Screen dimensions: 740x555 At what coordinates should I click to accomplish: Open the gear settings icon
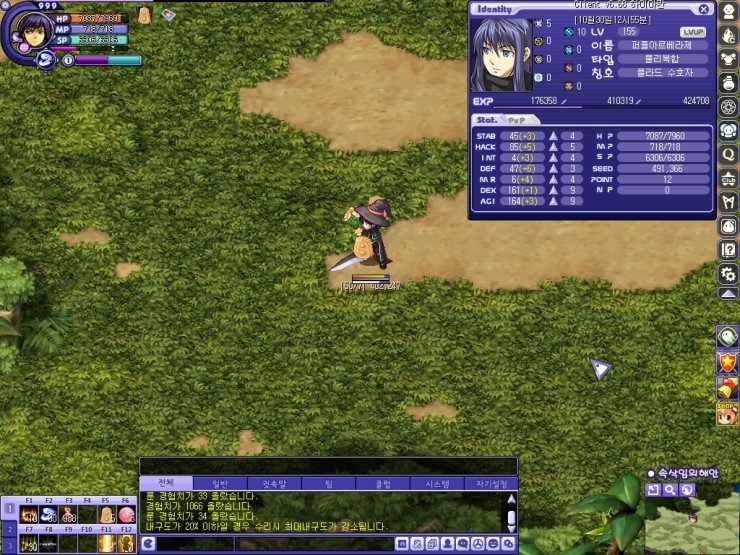[728, 273]
